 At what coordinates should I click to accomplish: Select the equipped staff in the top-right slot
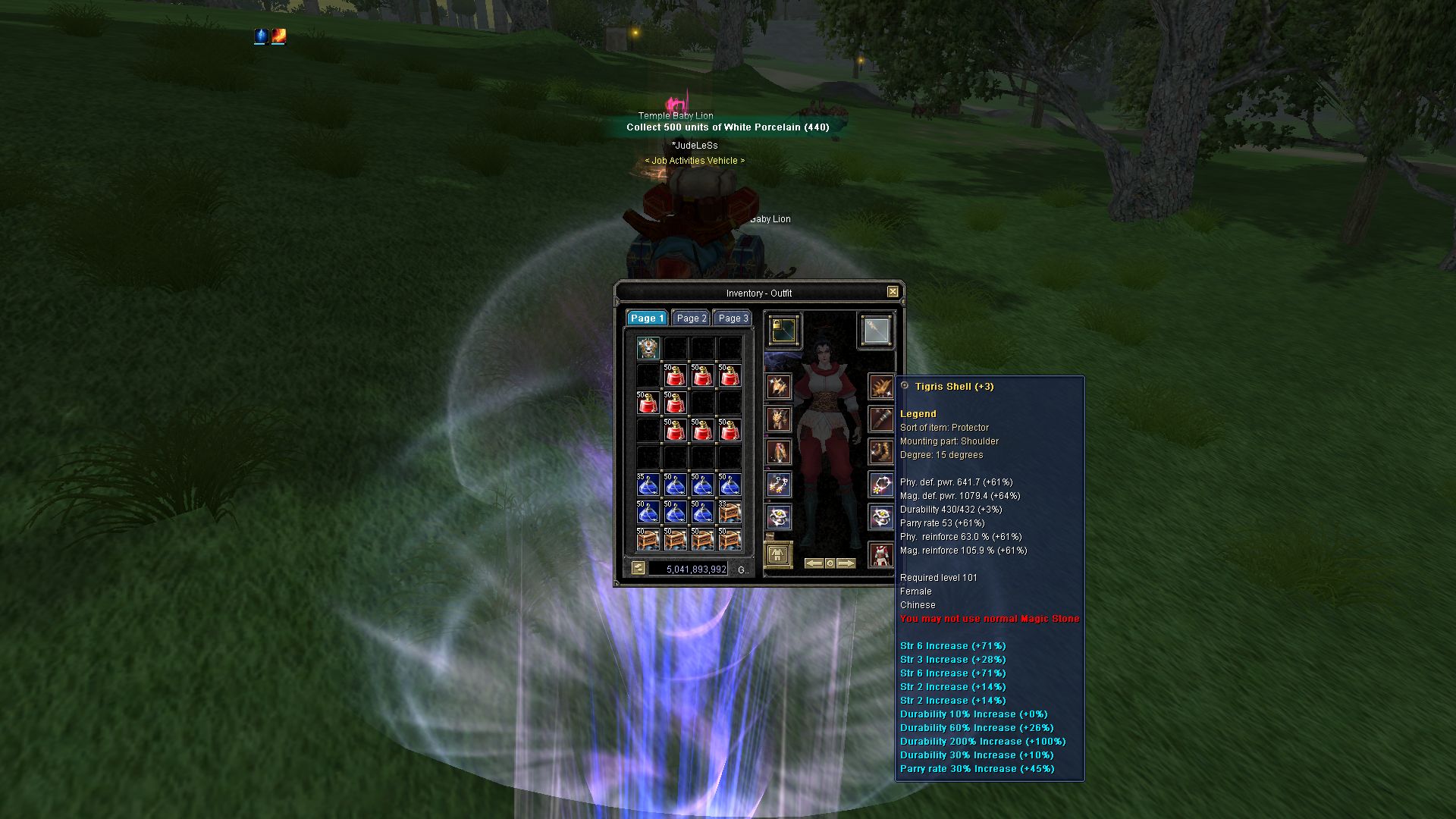pyautogui.click(x=876, y=330)
